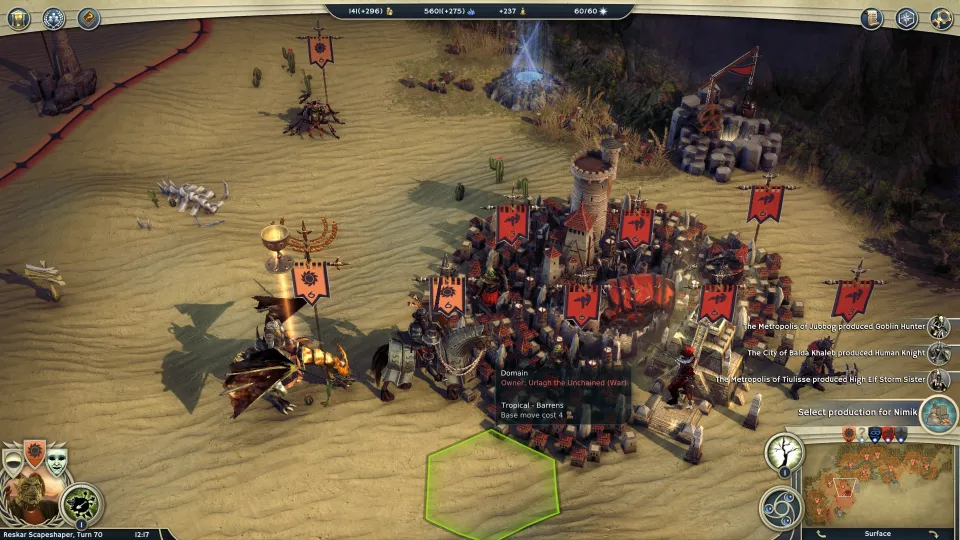Viewport: 960px width, 540px height.
Task: Open the rightmost gold top-bar icon
Action: (941, 18)
